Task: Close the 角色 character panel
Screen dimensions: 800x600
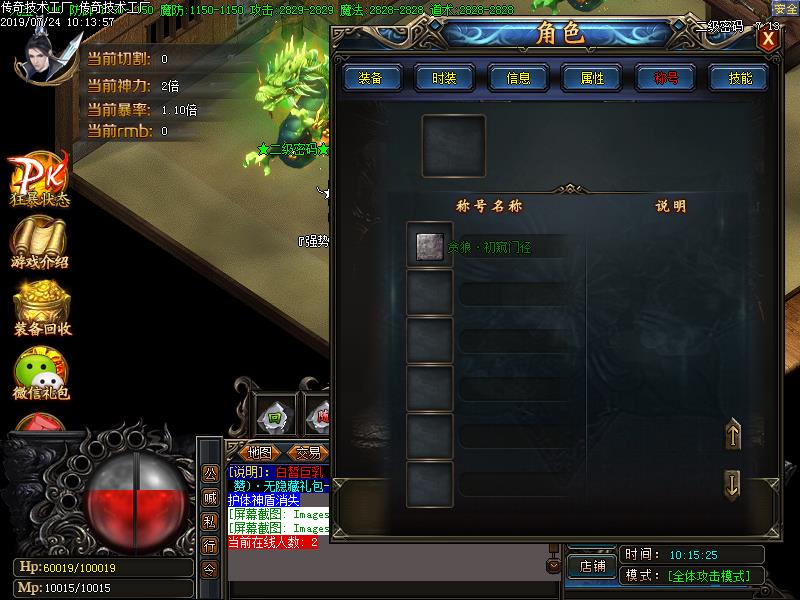Action: 768,39
